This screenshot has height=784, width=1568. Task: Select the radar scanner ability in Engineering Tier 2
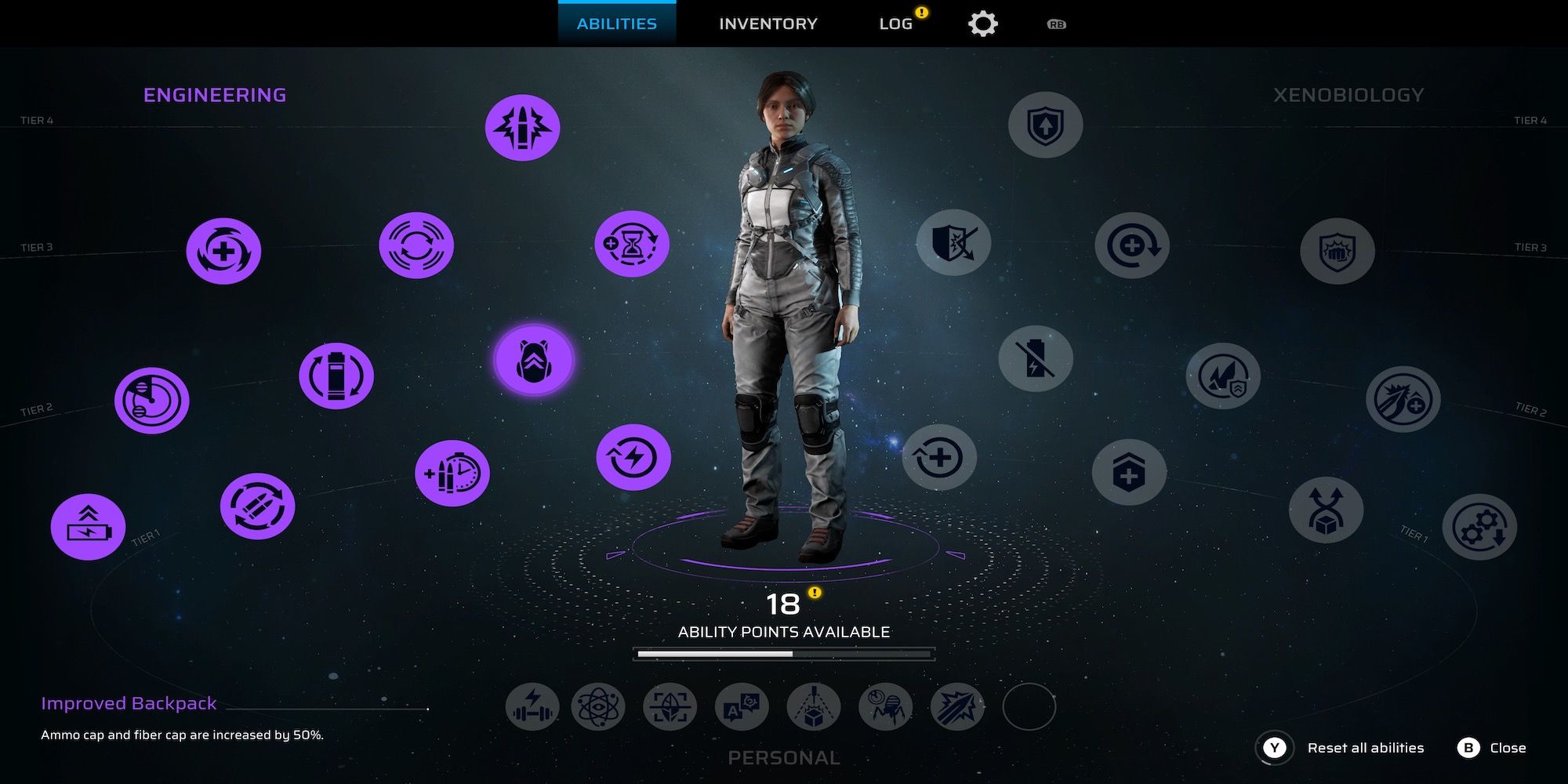click(x=152, y=400)
